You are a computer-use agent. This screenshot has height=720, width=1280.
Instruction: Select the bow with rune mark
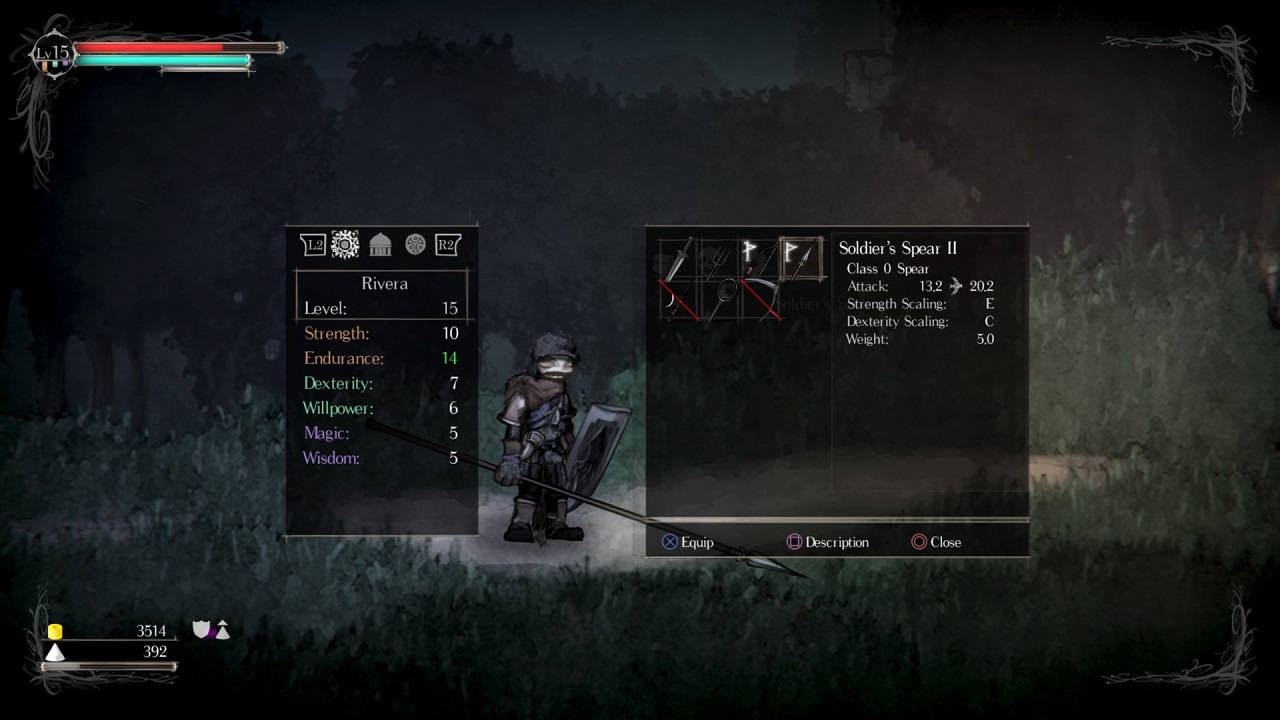(760, 259)
